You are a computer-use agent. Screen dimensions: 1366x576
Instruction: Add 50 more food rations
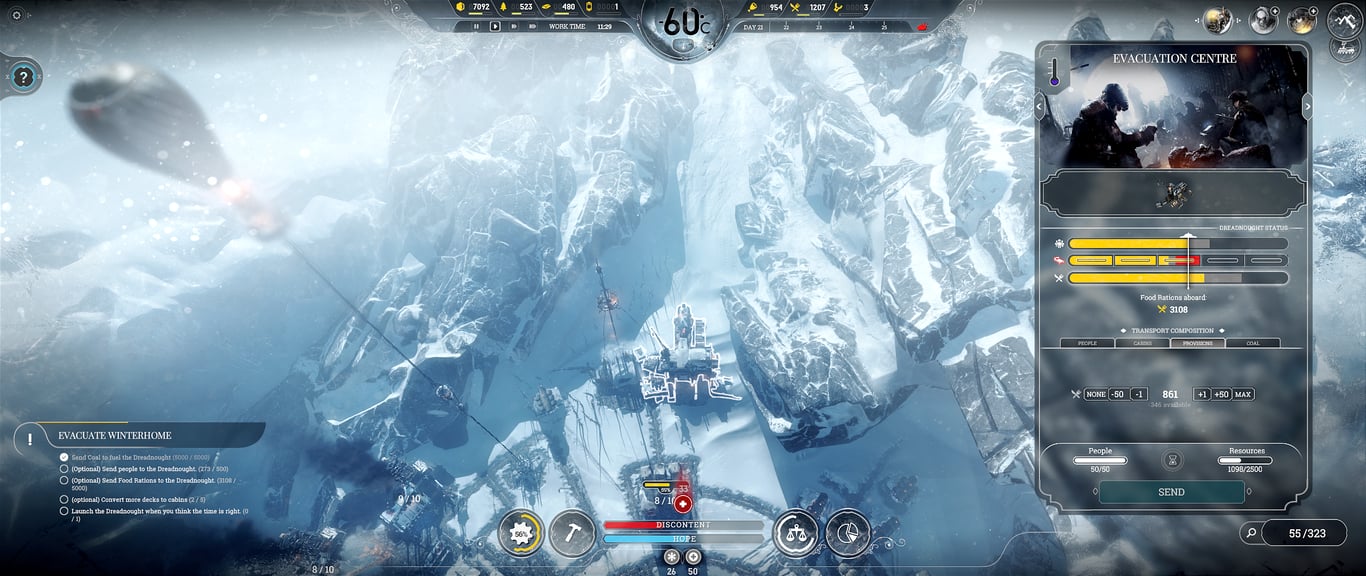coord(1221,394)
